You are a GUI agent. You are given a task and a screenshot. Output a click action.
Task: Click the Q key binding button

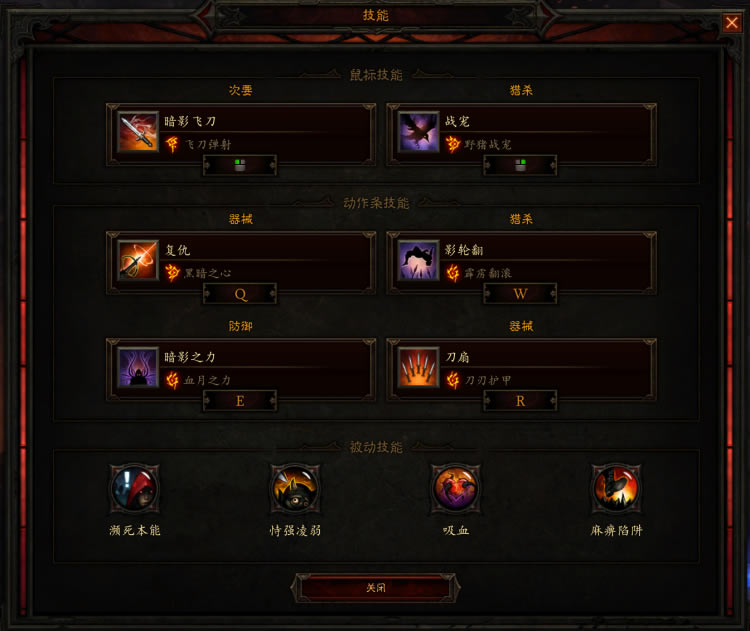coord(240,294)
